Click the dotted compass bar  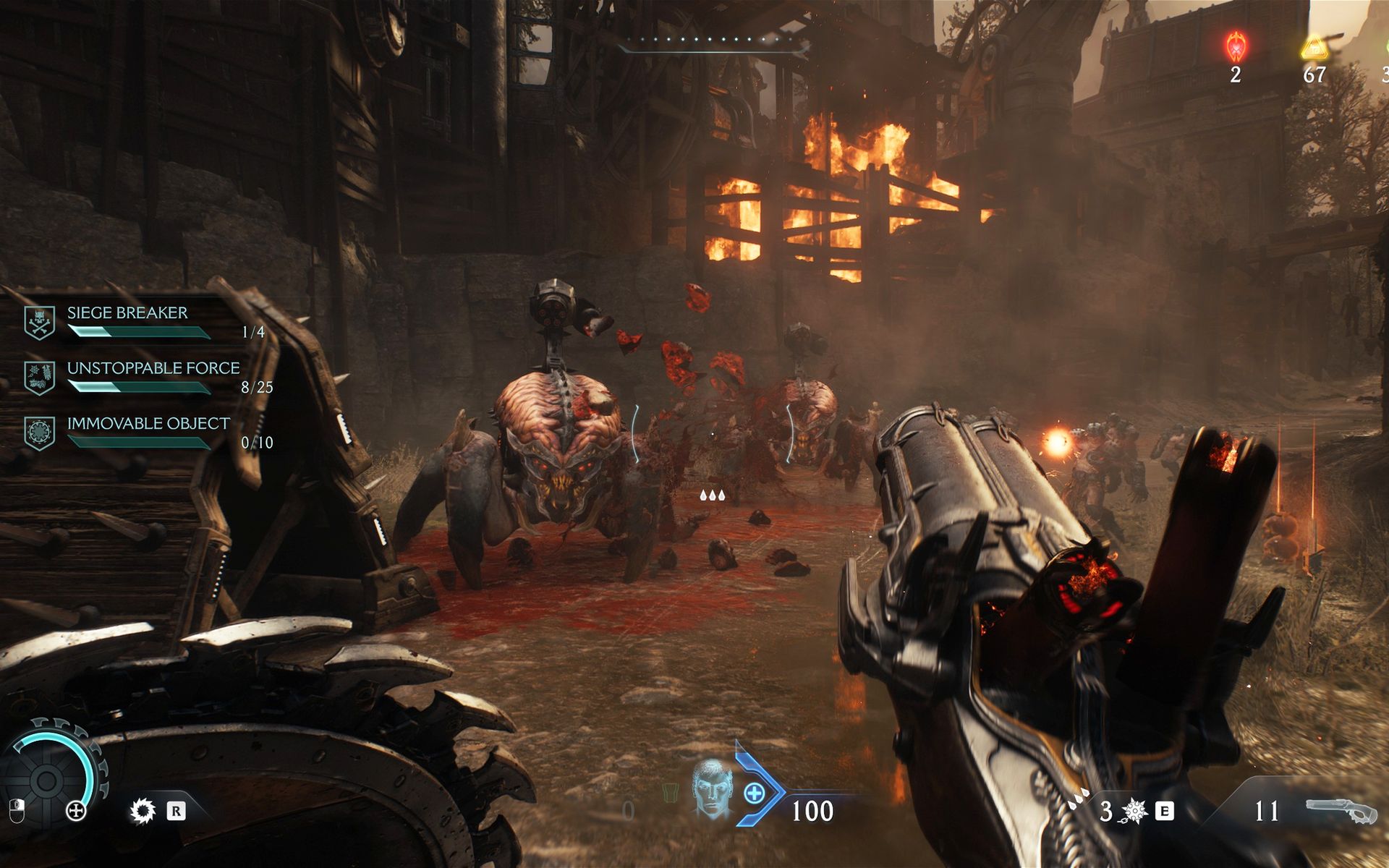point(713,44)
